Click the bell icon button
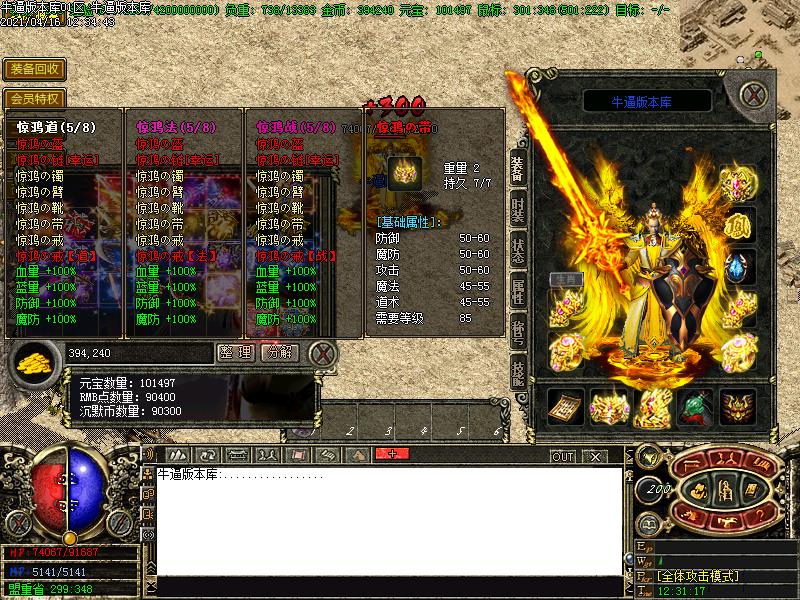Screen dimensions: 800x600 (x=647, y=457)
